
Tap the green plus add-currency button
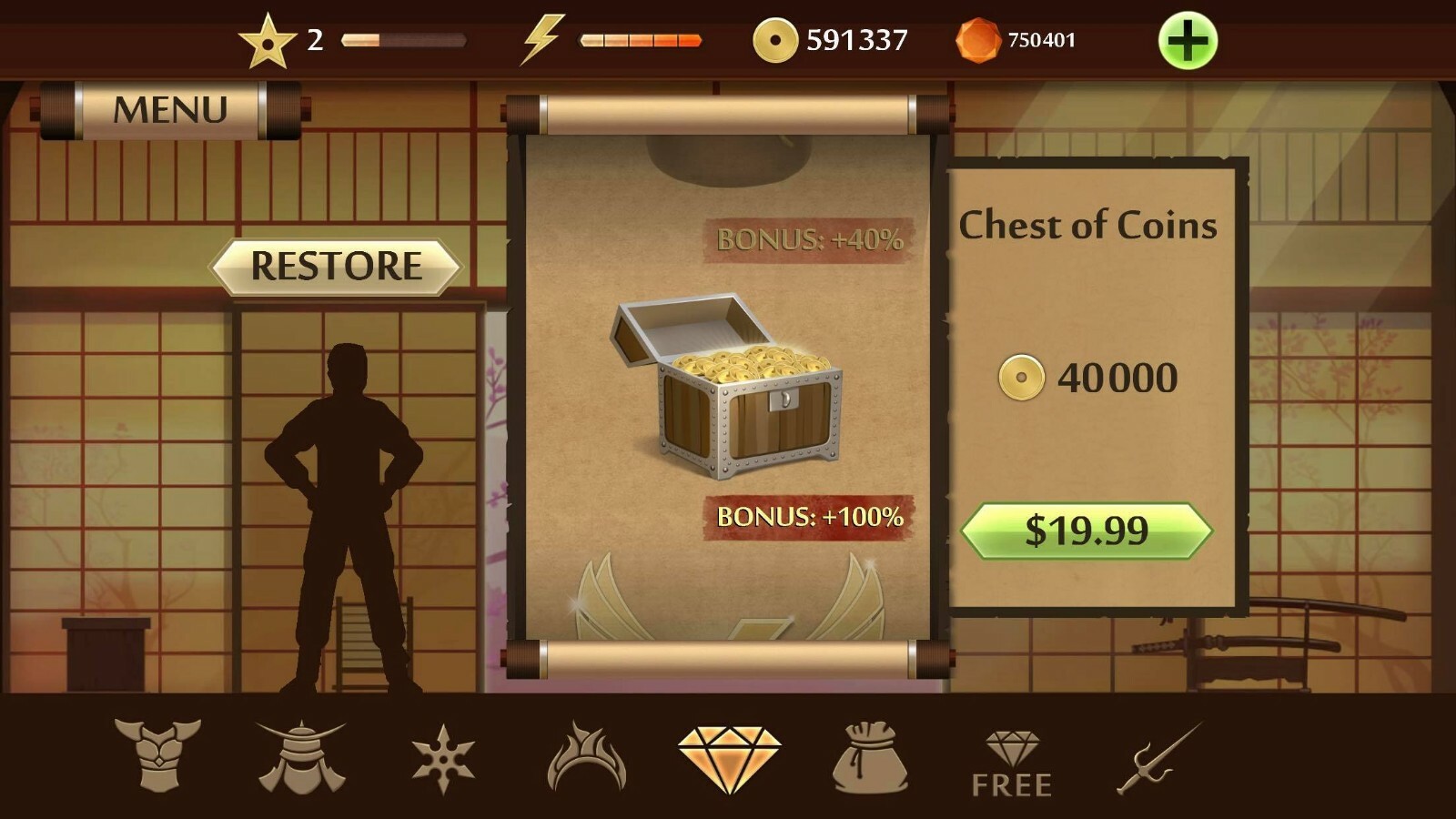[x=1188, y=41]
